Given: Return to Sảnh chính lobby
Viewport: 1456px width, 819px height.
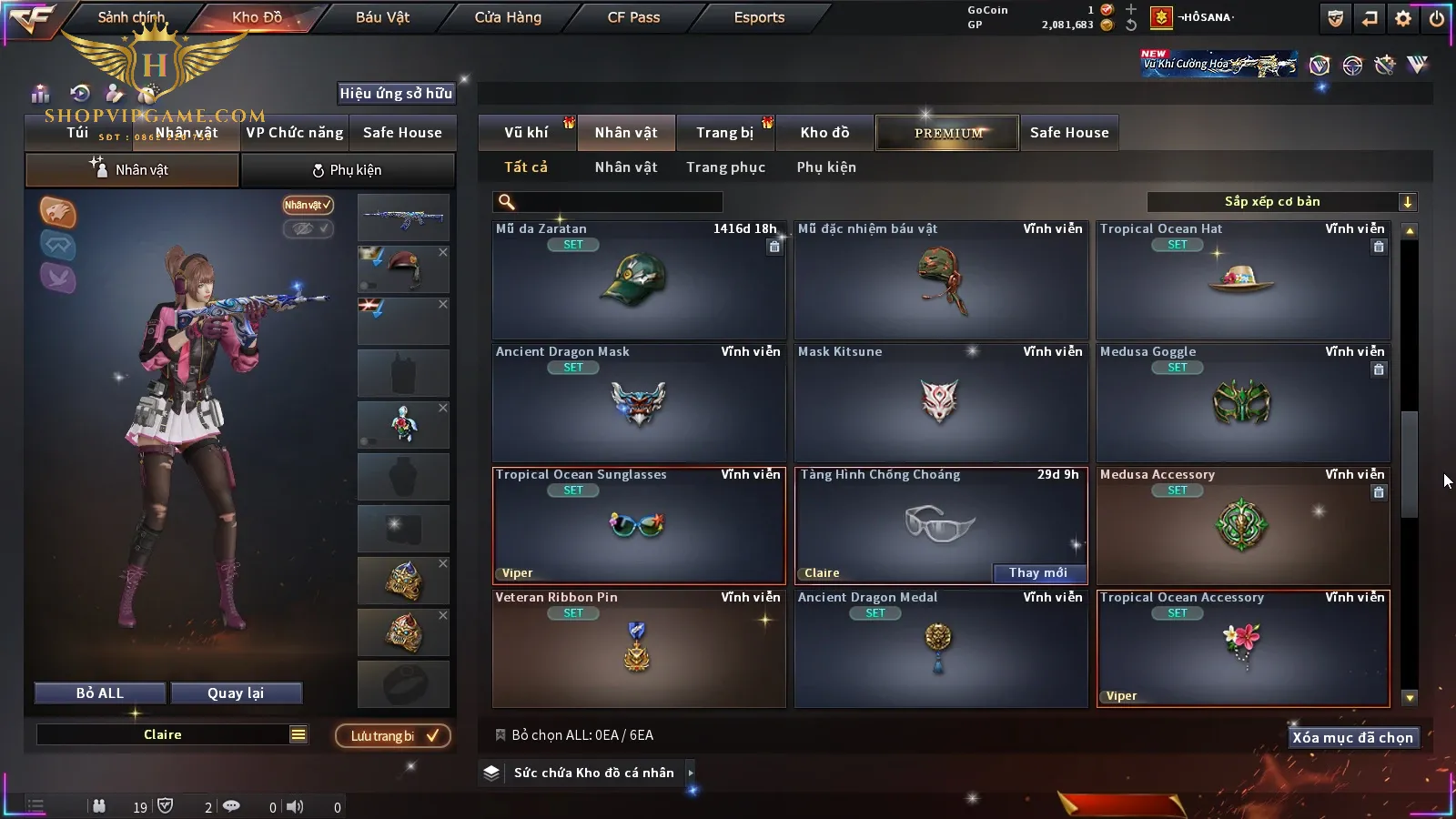Looking at the screenshot, I should [x=131, y=17].
